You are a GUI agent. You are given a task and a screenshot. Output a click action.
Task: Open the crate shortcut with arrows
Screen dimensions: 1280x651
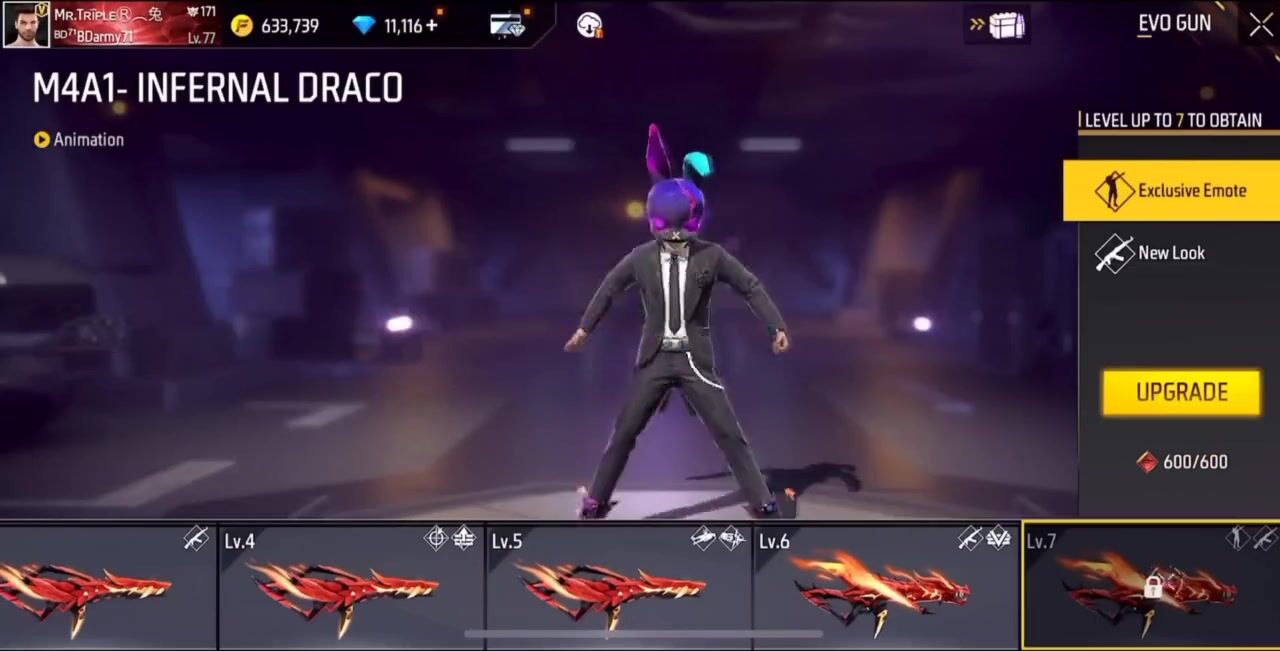click(x=996, y=25)
